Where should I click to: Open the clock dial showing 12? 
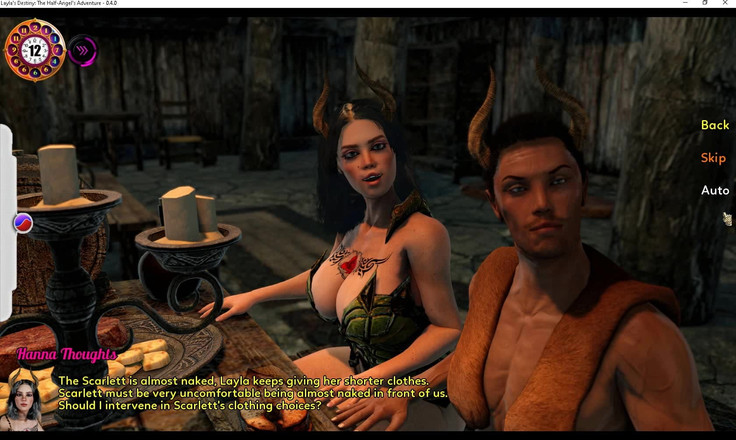click(33, 49)
